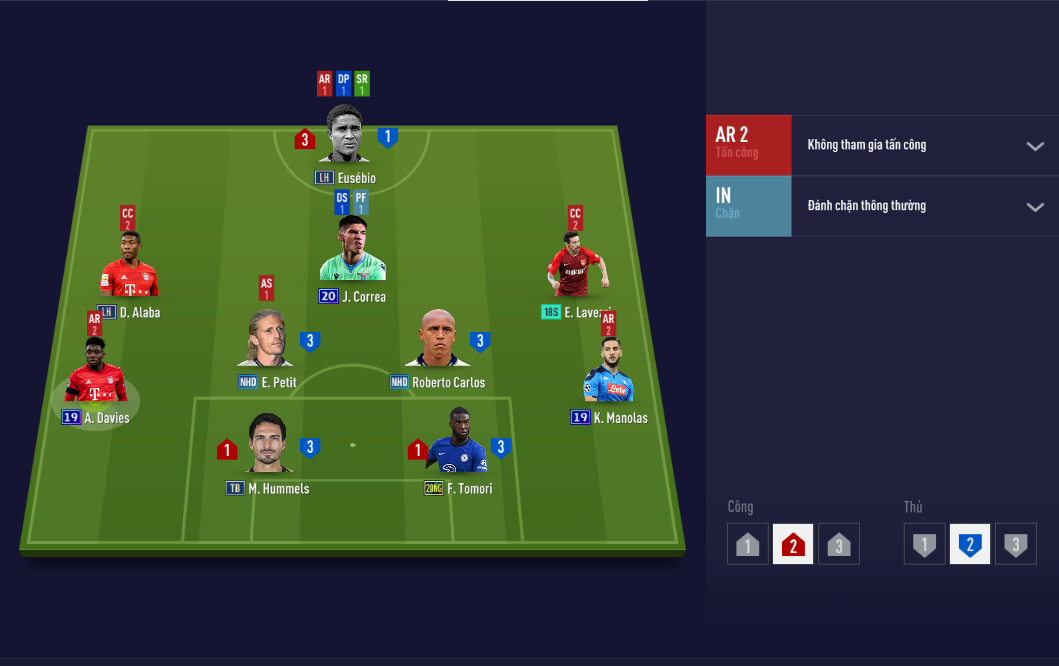Open the AR 2 attack instruction dropdown

1034,146
